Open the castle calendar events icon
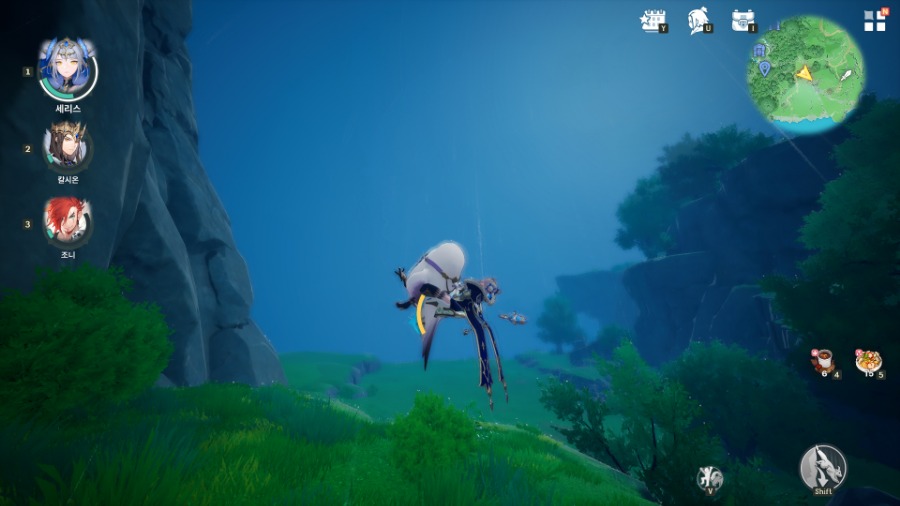This screenshot has width=900, height=506. [x=653, y=20]
